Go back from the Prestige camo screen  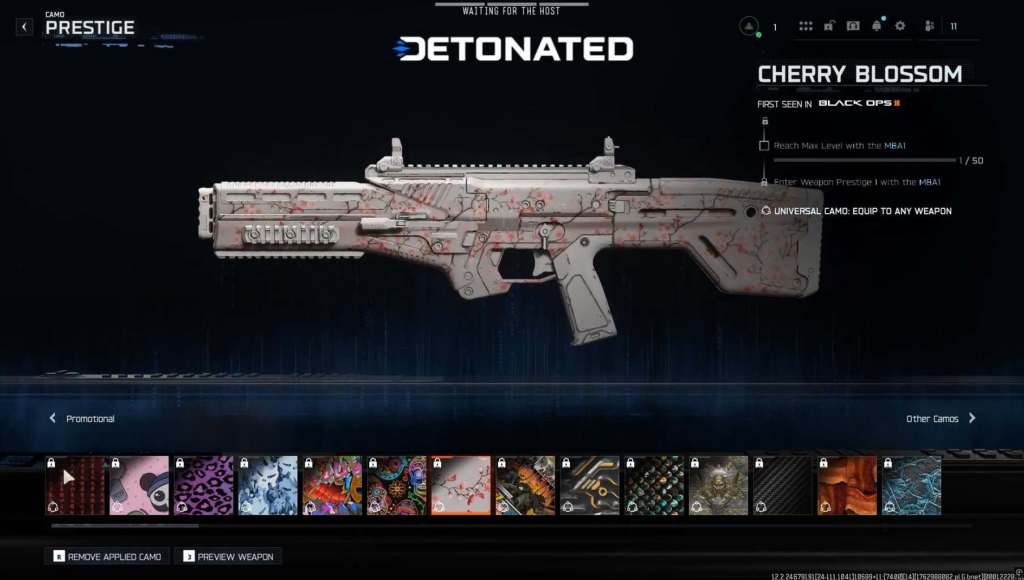[x=25, y=27]
